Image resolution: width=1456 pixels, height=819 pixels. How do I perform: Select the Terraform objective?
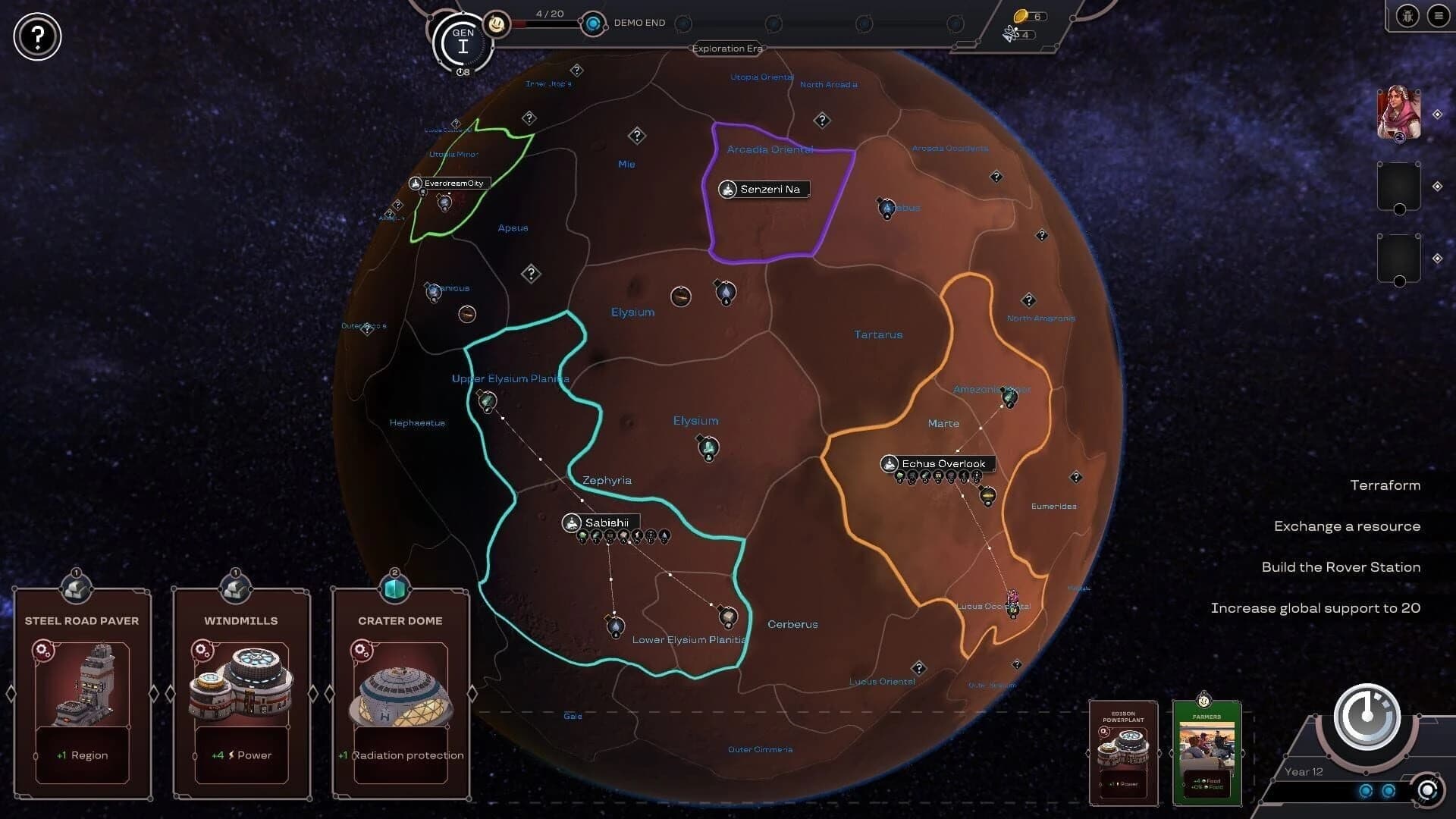tap(1385, 485)
